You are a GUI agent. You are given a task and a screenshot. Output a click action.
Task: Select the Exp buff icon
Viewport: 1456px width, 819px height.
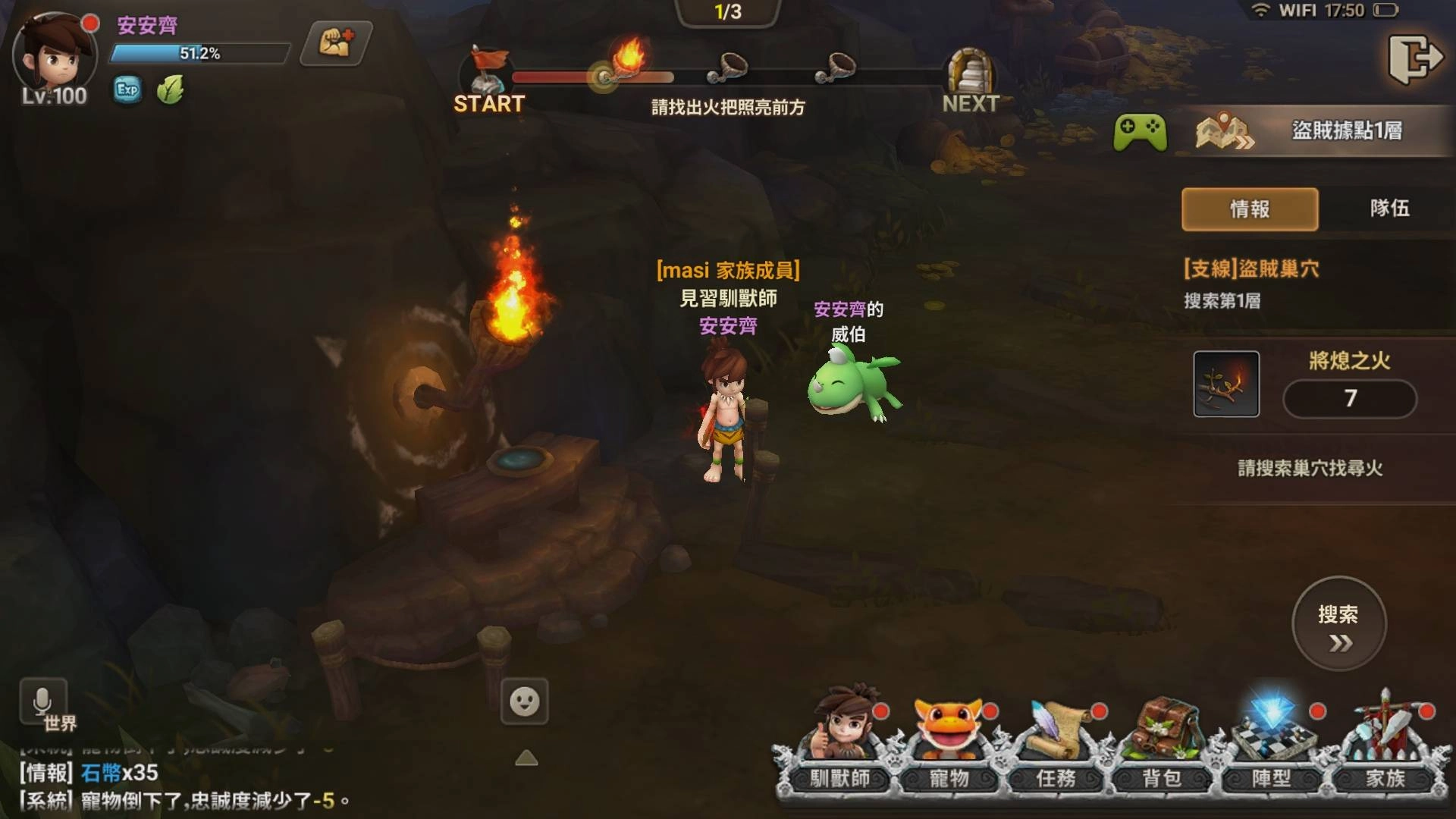coord(127,90)
